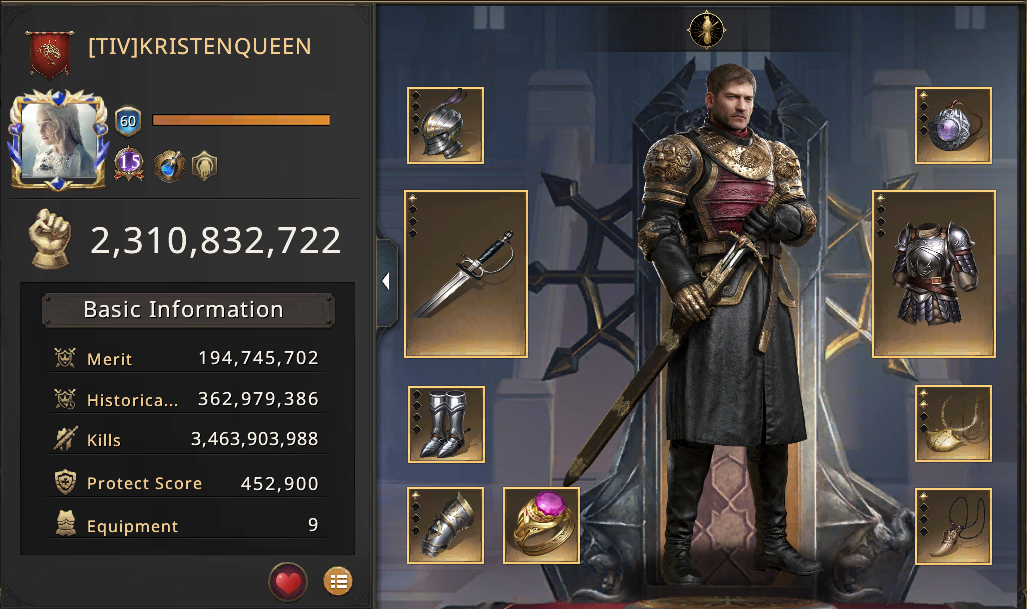Image resolution: width=1027 pixels, height=609 pixels.
Task: Select the blue gem badge icon
Action: click(169, 164)
